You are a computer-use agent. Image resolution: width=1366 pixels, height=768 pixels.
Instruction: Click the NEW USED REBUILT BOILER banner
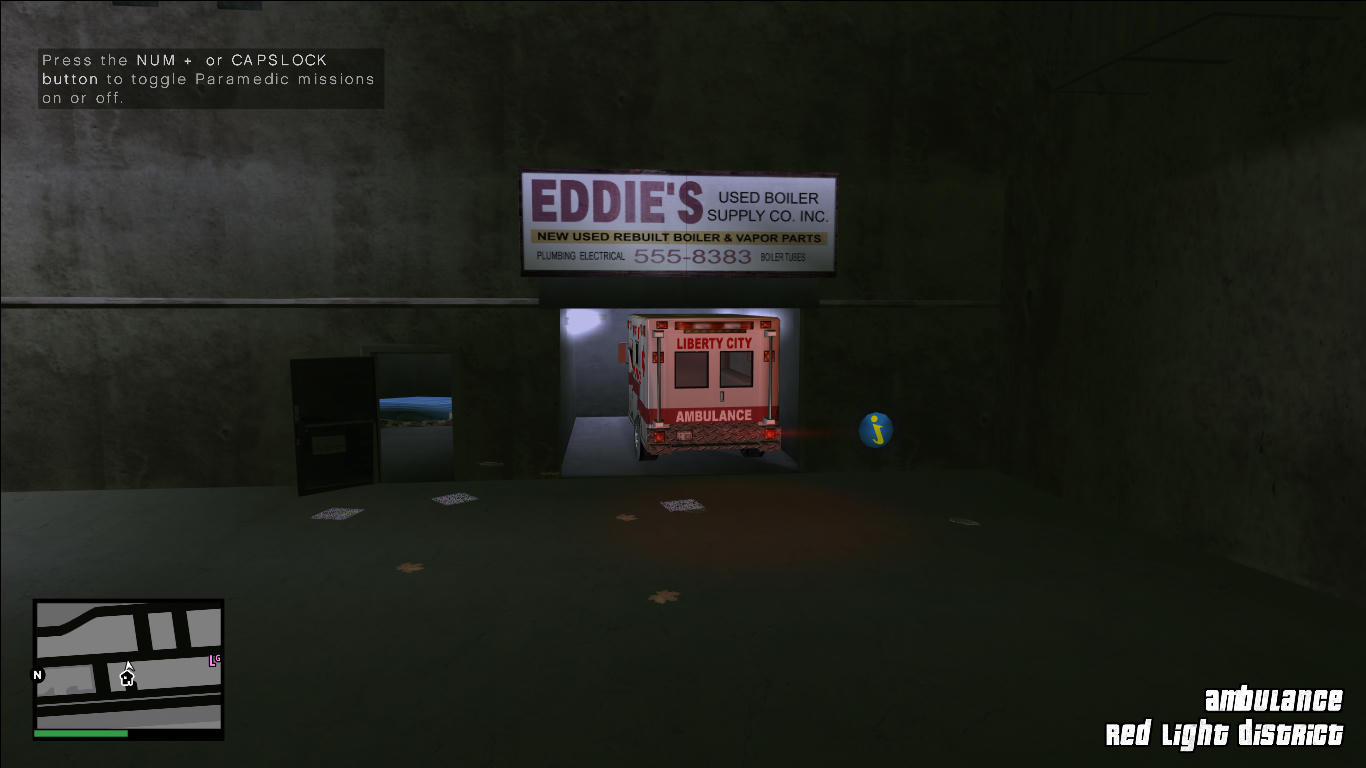pyautogui.click(x=680, y=237)
